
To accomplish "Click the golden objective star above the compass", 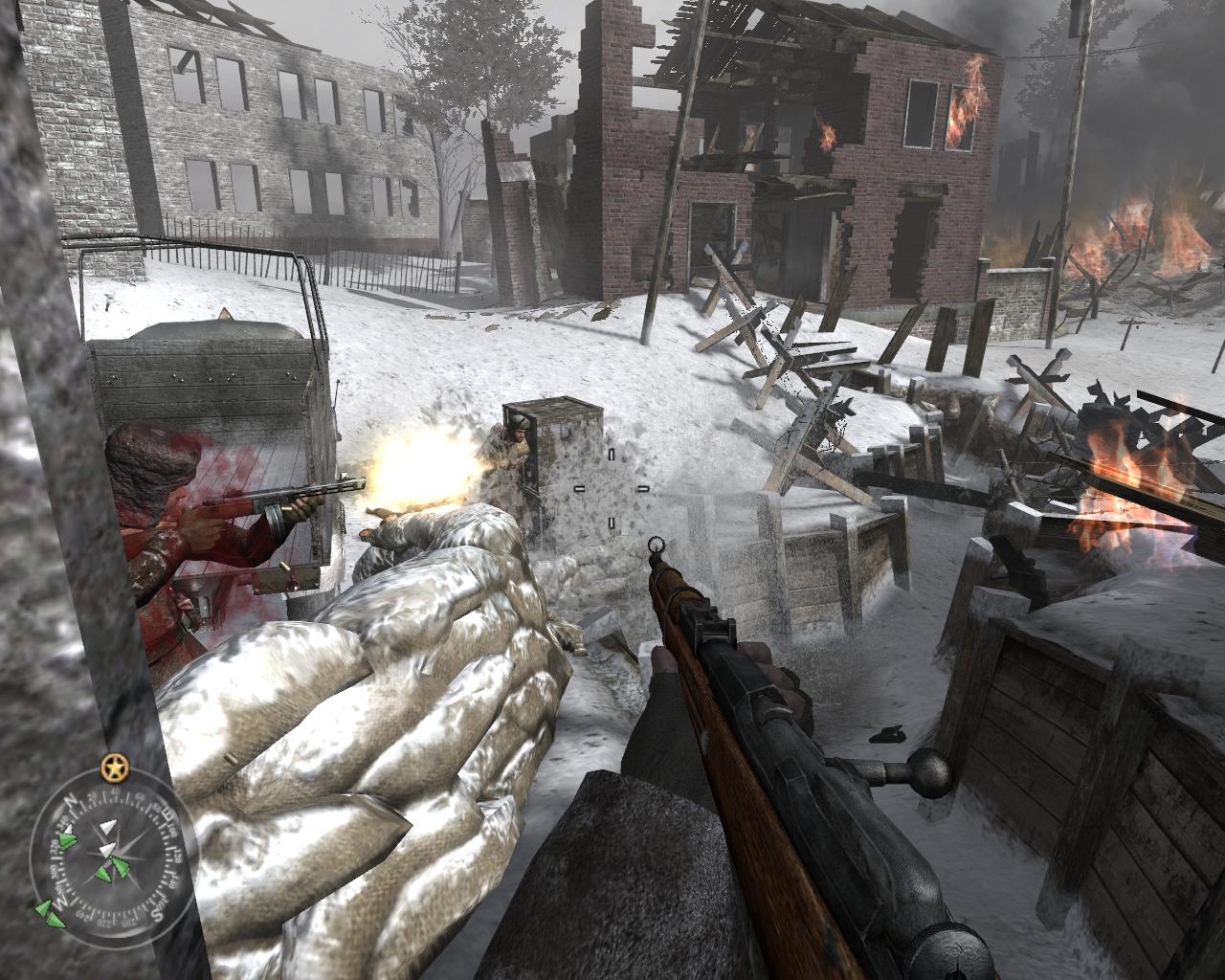I will click(114, 768).
